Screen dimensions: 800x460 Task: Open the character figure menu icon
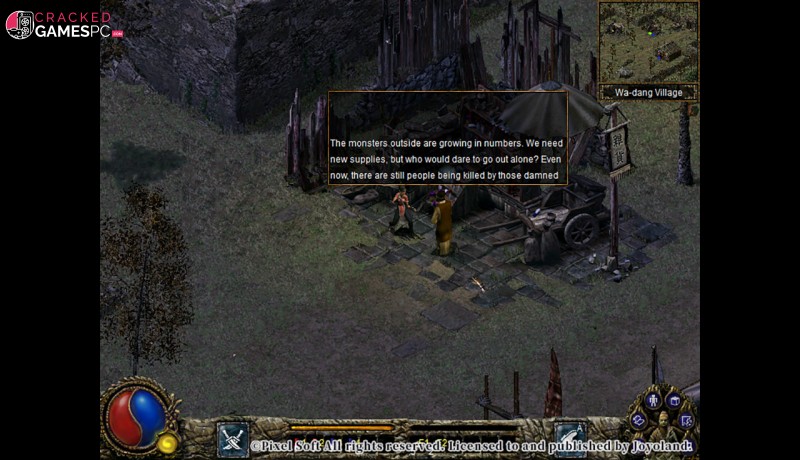pyautogui.click(x=654, y=400)
